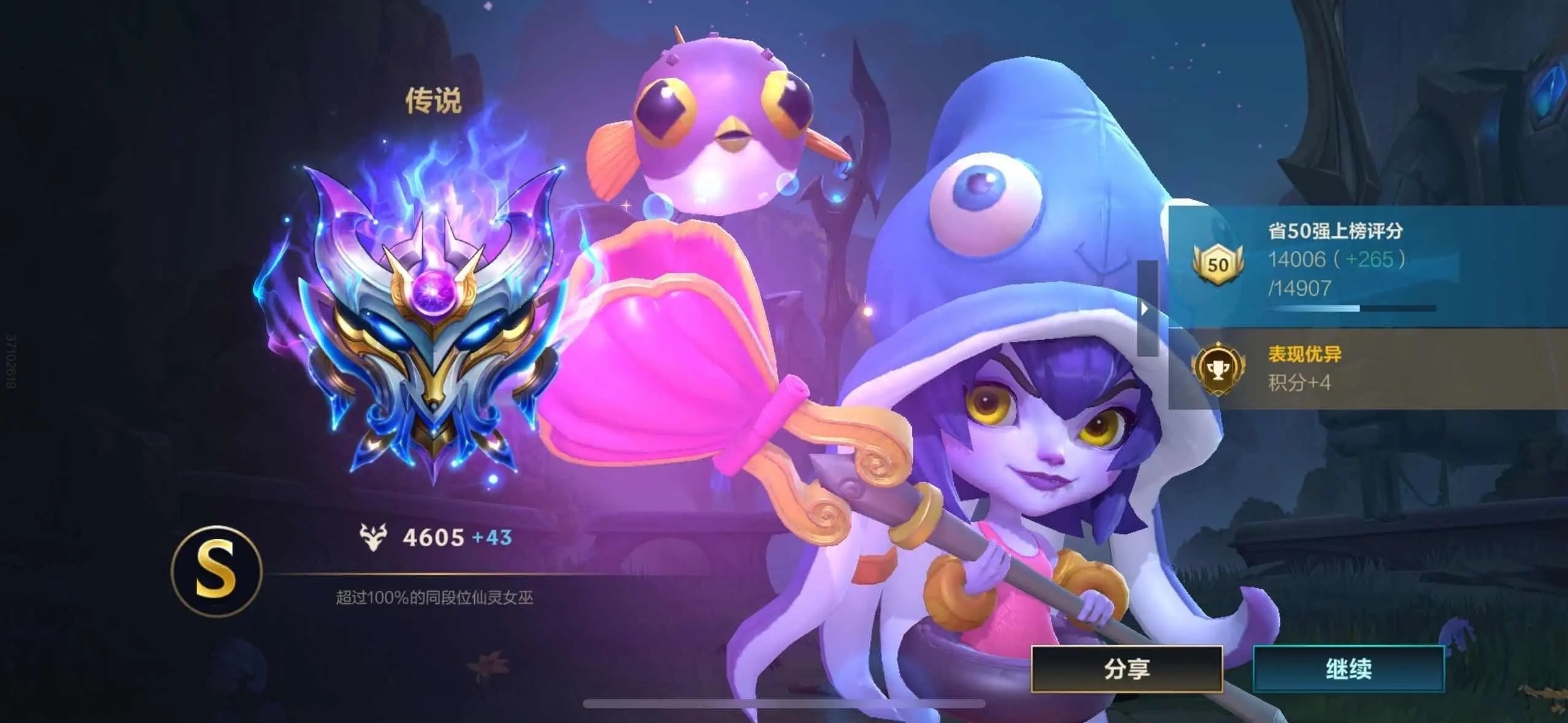Click the gold S grade badge
Screen dimensions: 1568x723
pos(217,572)
